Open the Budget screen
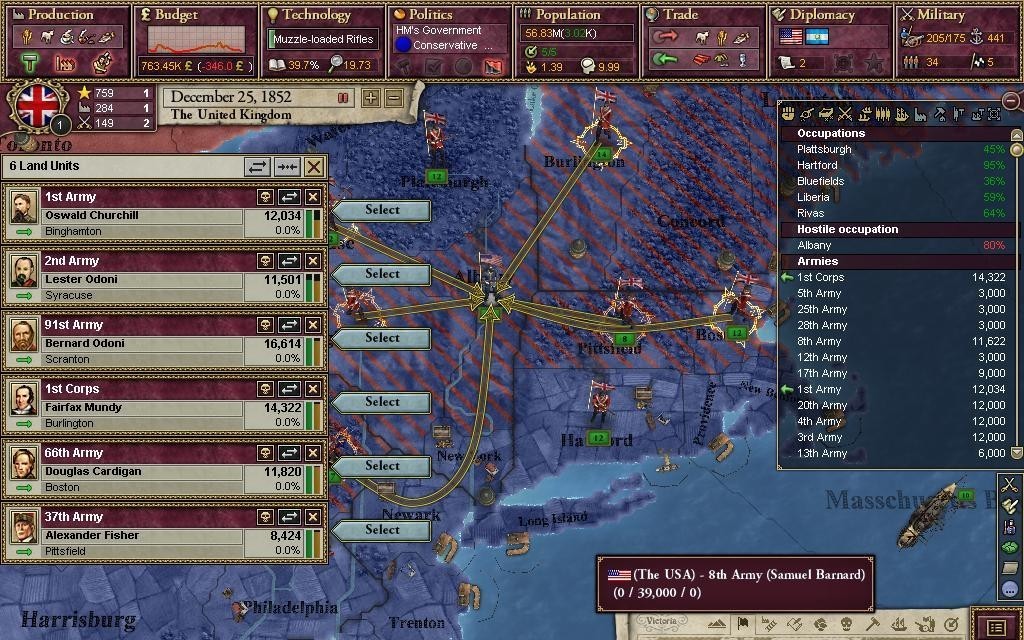1024x640 pixels. 176,15
